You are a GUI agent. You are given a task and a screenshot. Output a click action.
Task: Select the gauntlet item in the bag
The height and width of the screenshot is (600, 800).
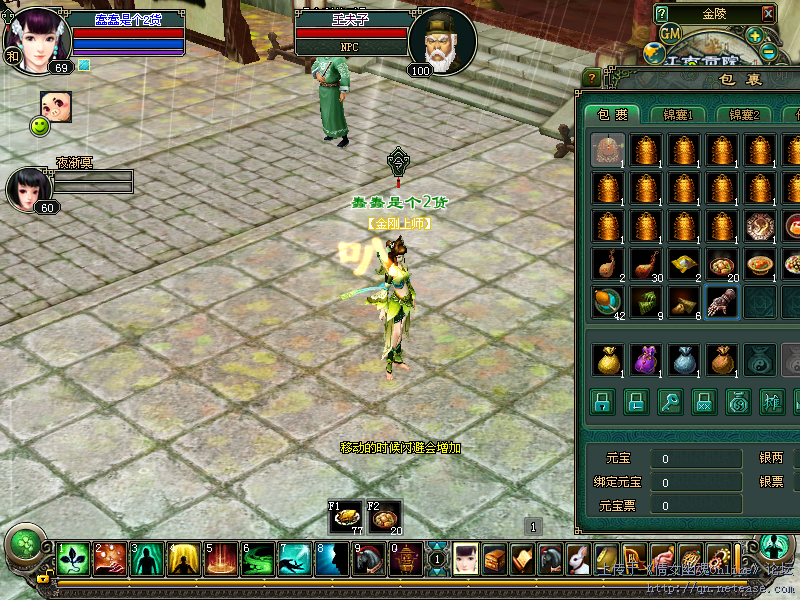721,301
